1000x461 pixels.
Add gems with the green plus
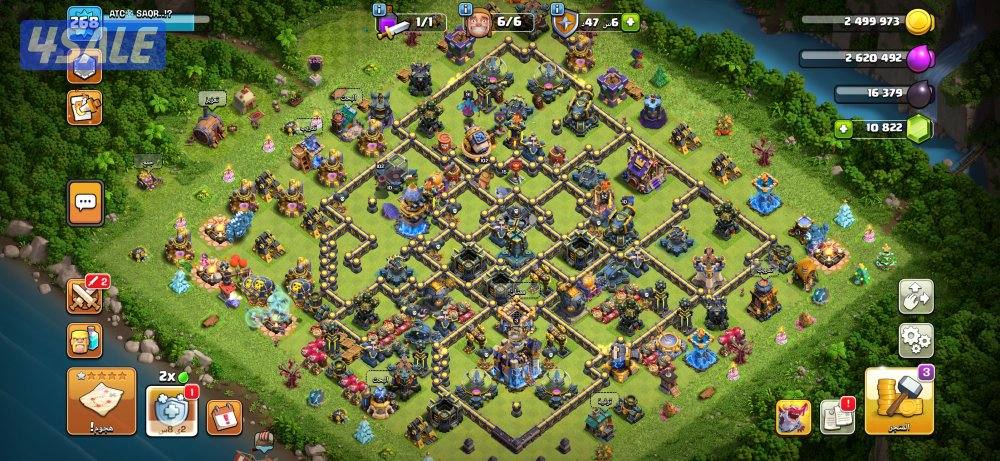pos(845,129)
